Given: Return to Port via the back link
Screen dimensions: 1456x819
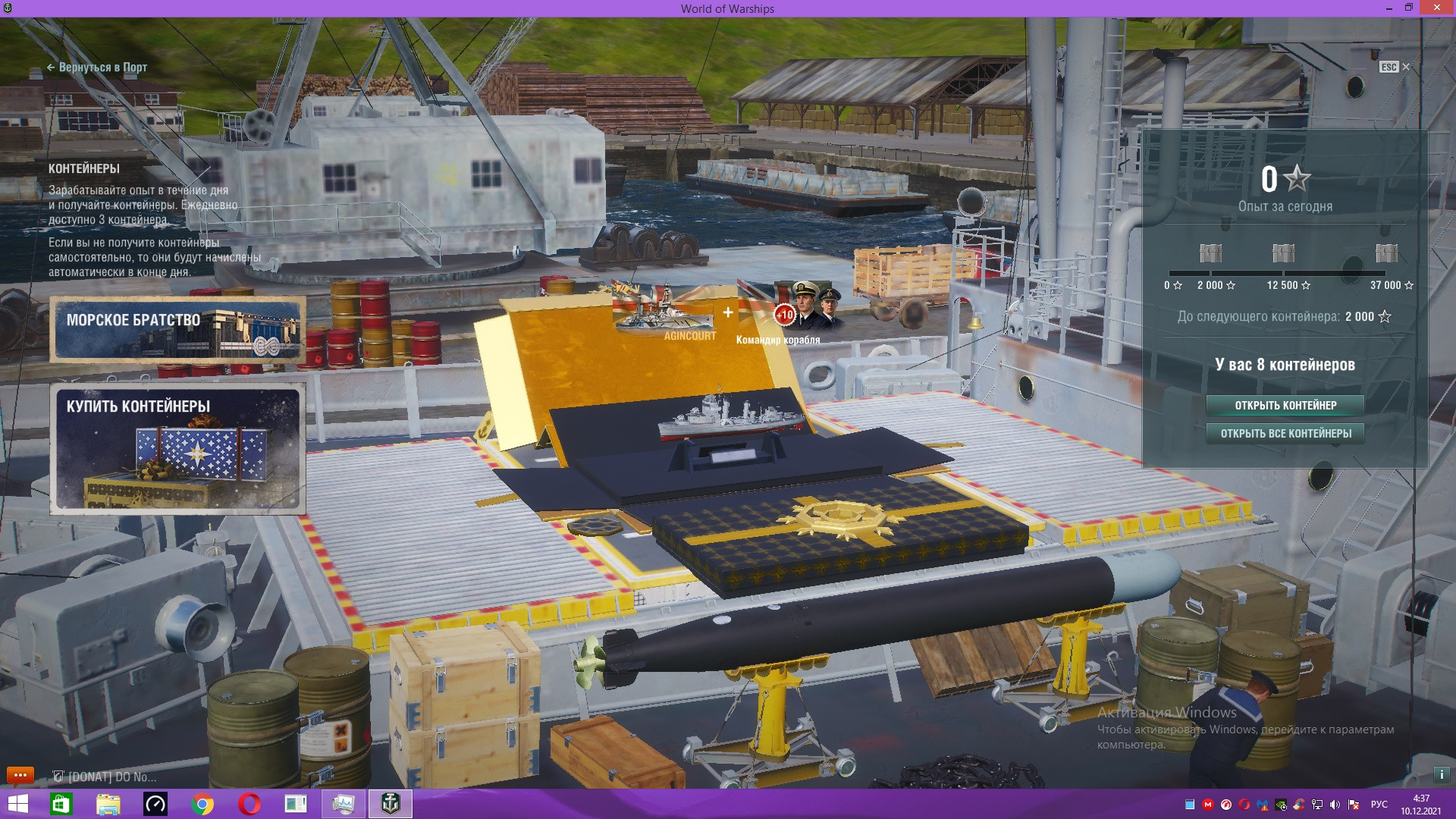Looking at the screenshot, I should pyautogui.click(x=97, y=67).
